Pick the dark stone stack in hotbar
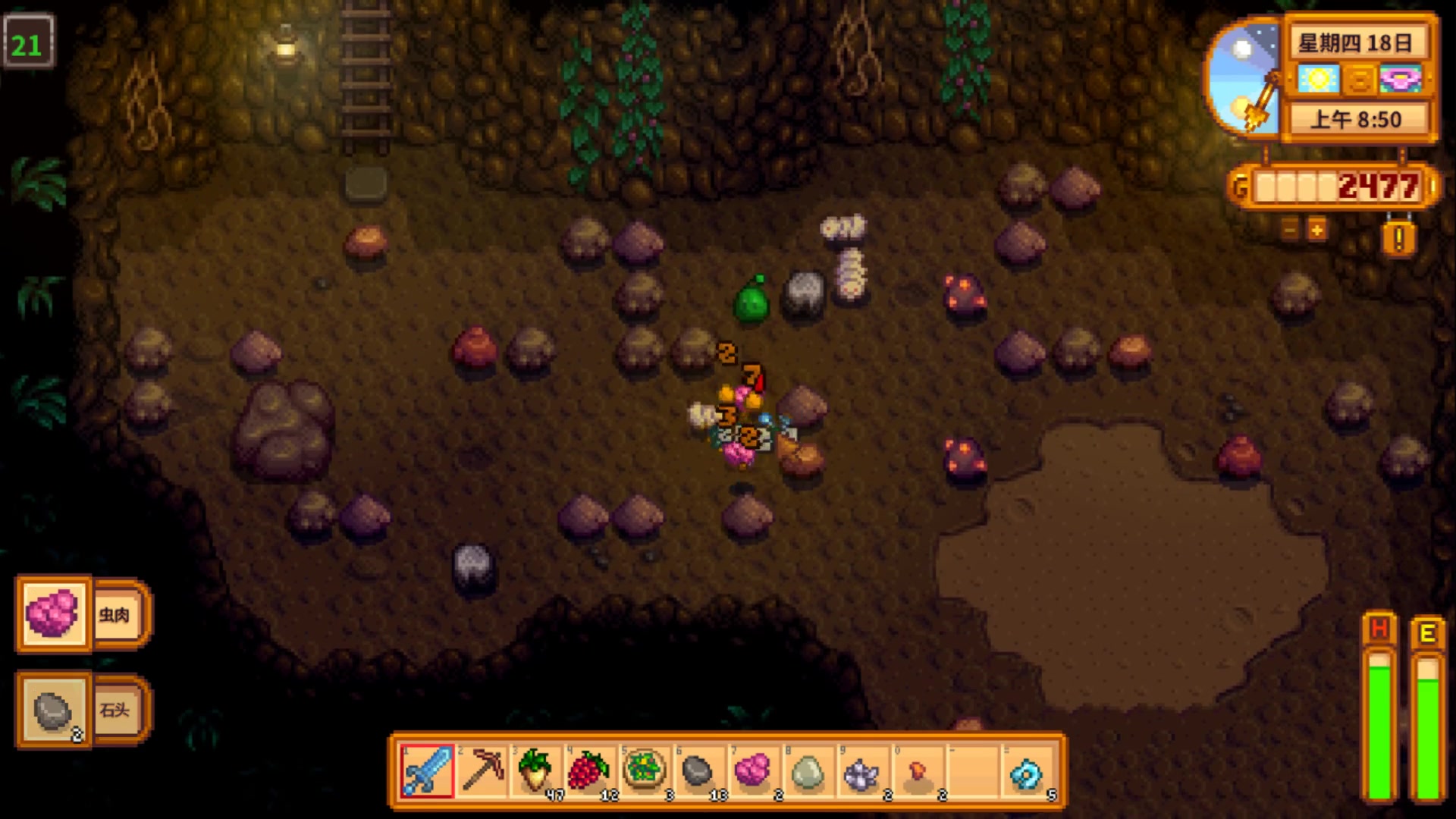Image resolution: width=1456 pixels, height=819 pixels. pos(698,771)
